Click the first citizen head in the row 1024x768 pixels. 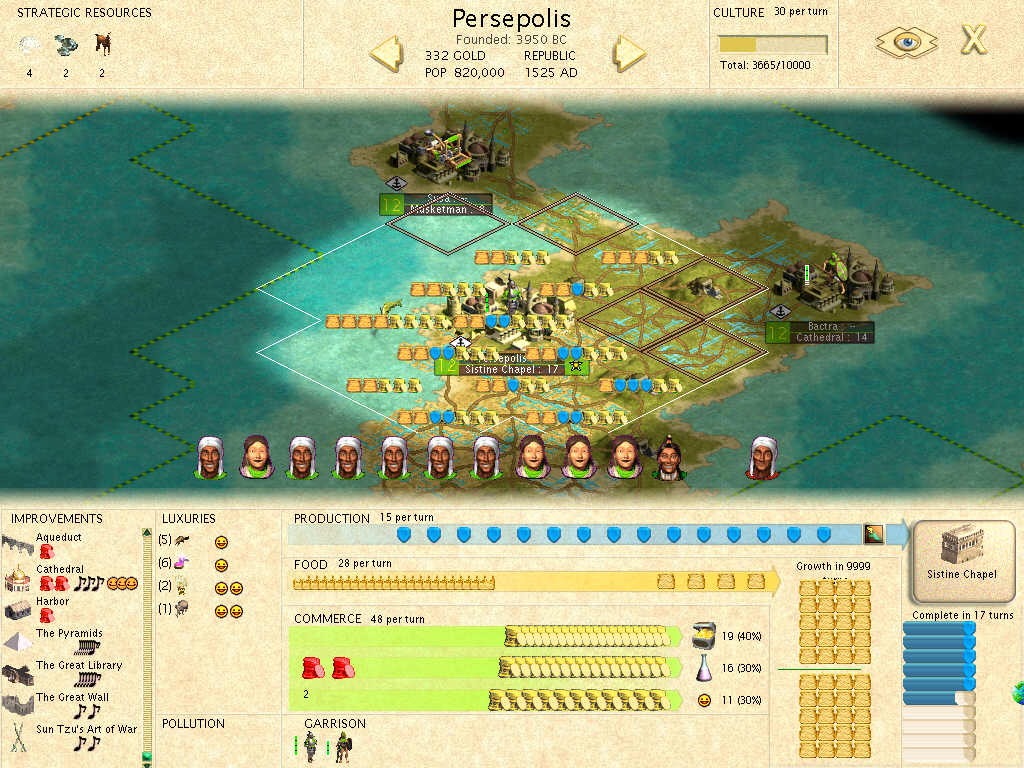click(210, 458)
